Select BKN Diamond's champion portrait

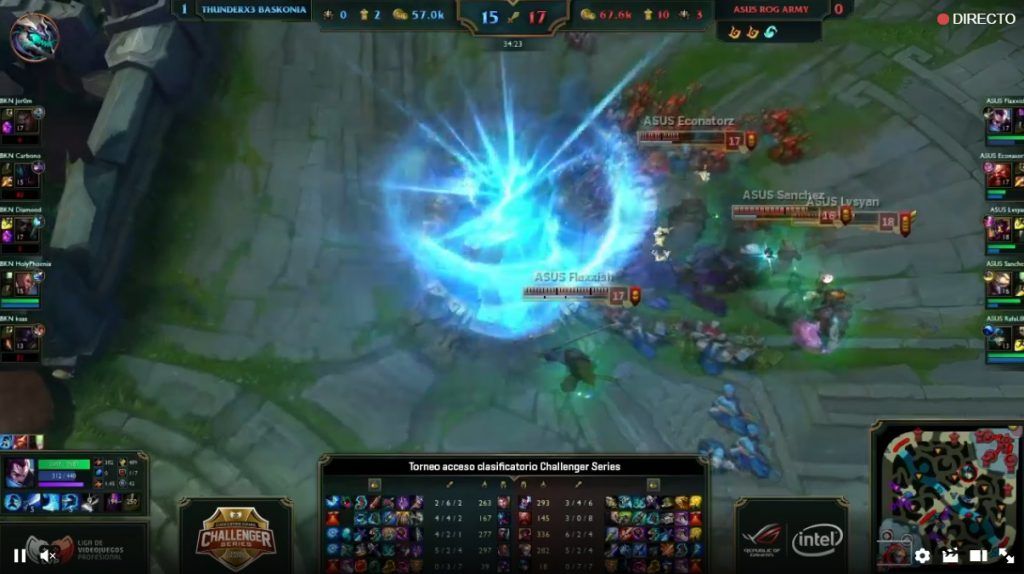point(24,229)
